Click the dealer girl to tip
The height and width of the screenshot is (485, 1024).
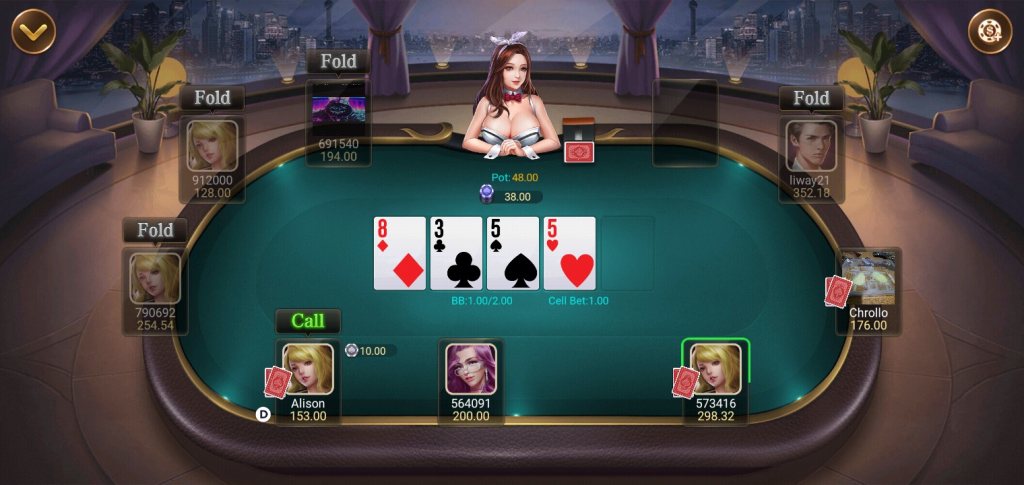pyautogui.click(x=510, y=95)
